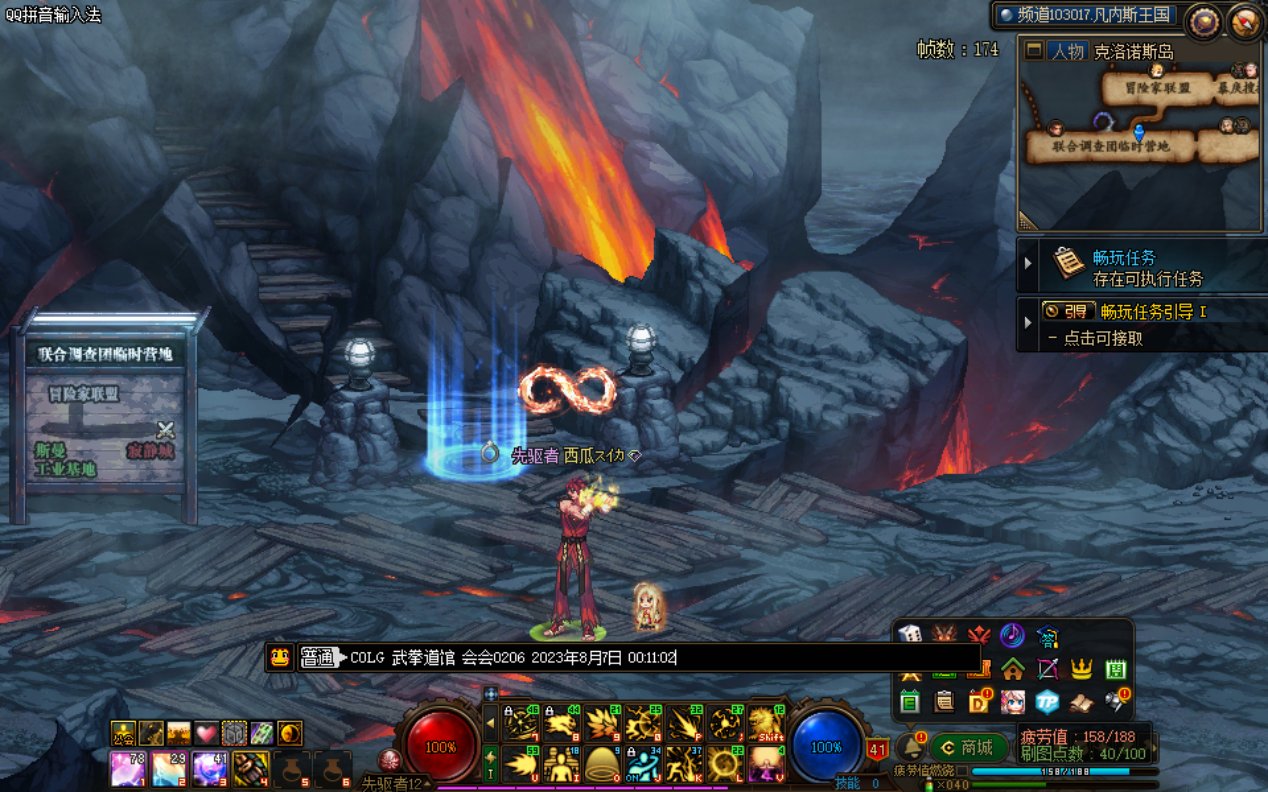Screen dimensions: 1268x792
Task: Open the notification bell icon
Action: (910, 746)
